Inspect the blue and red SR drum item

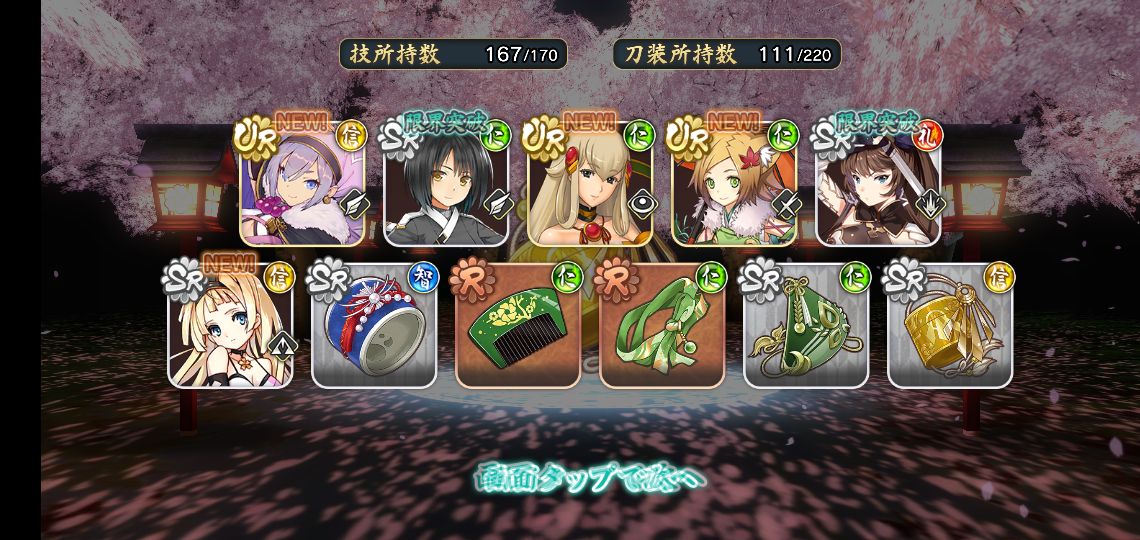(374, 327)
